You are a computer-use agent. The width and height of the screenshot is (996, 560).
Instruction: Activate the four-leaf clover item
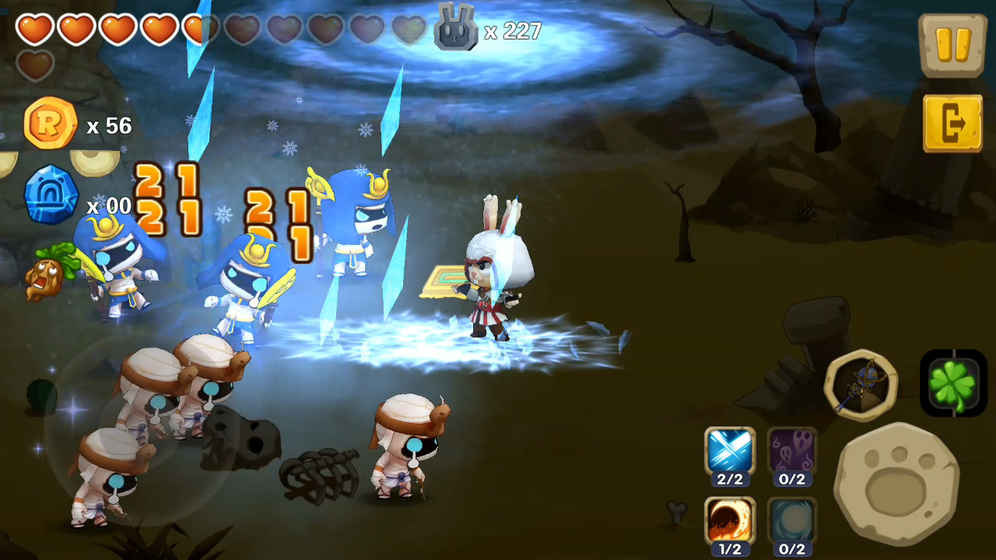coord(953,382)
